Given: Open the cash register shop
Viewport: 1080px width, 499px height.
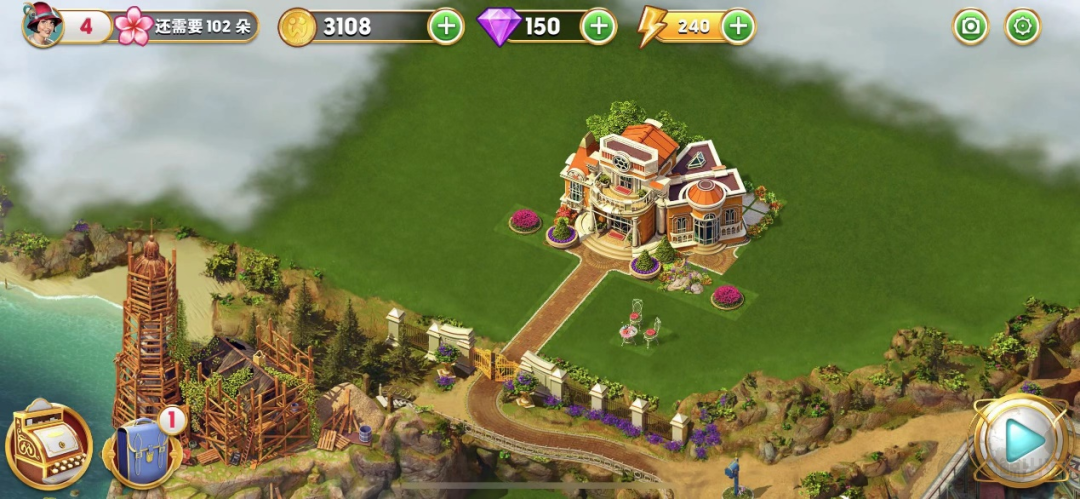Looking at the screenshot, I should pyautogui.click(x=48, y=445).
